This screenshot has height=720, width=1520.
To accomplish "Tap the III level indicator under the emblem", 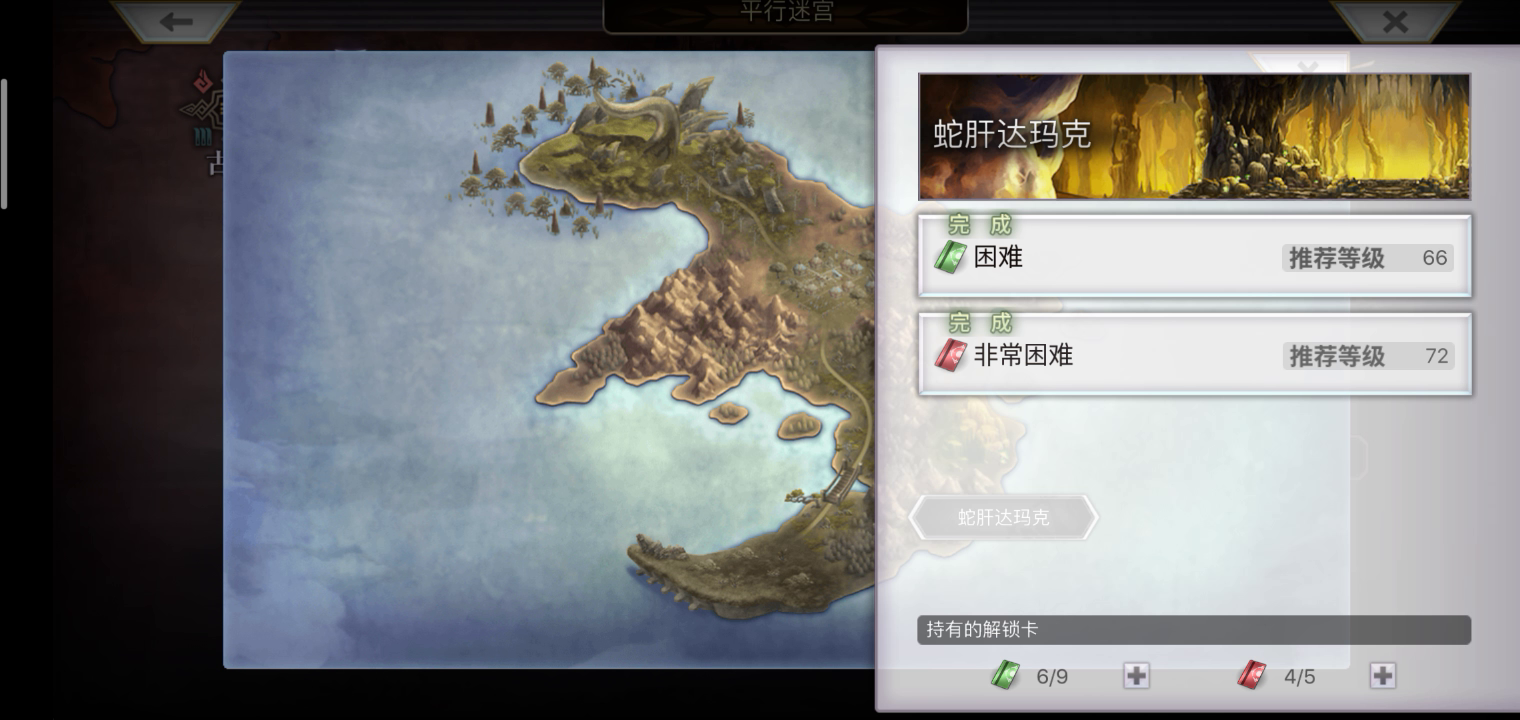I will coord(203,137).
